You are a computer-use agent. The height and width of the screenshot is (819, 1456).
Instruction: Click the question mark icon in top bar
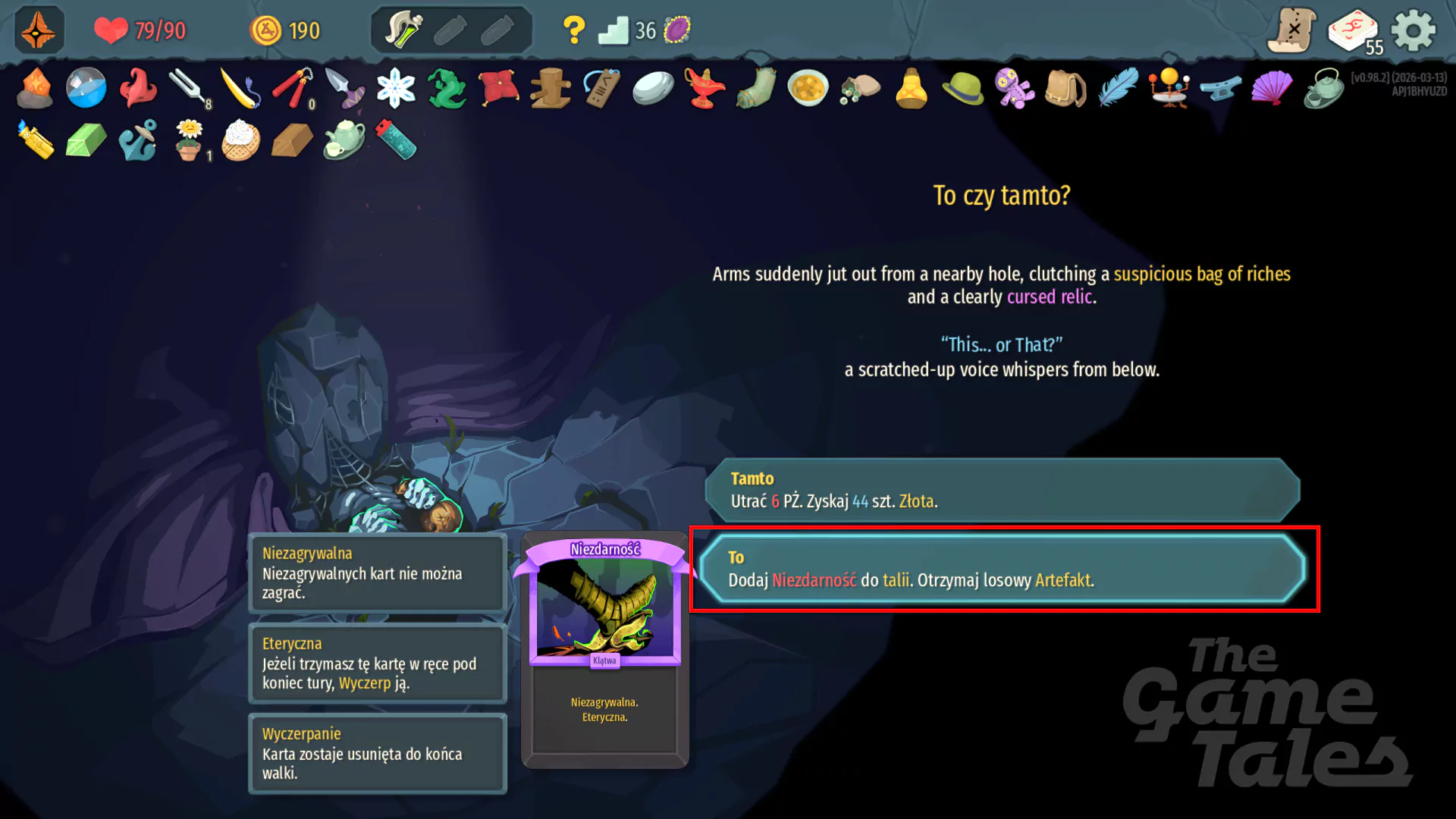(574, 29)
